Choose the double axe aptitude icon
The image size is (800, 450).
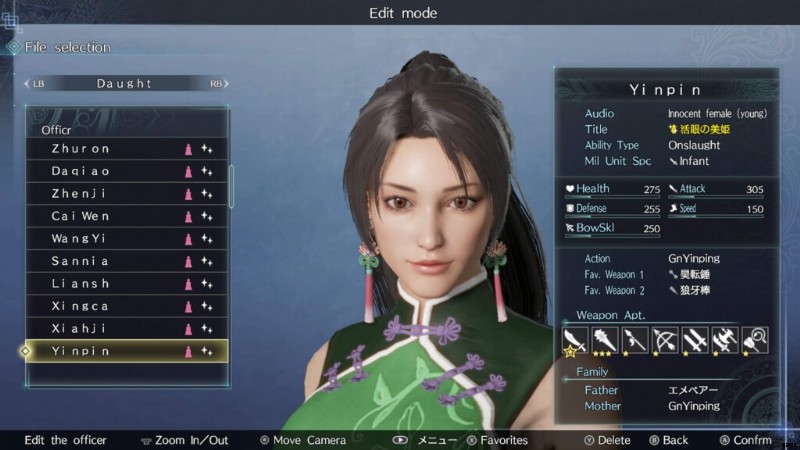pyautogui.click(x=724, y=340)
